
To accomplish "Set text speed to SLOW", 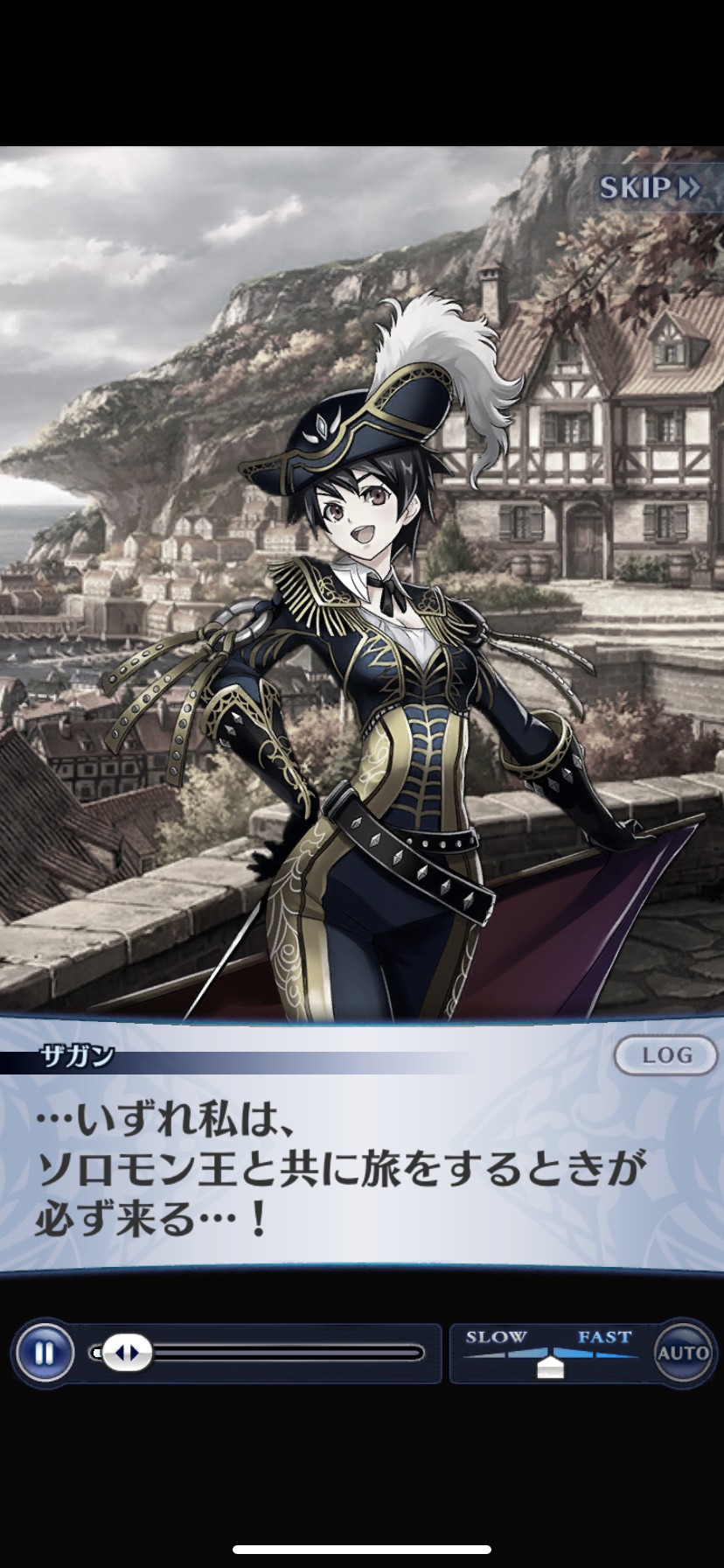I will coord(496,1339).
